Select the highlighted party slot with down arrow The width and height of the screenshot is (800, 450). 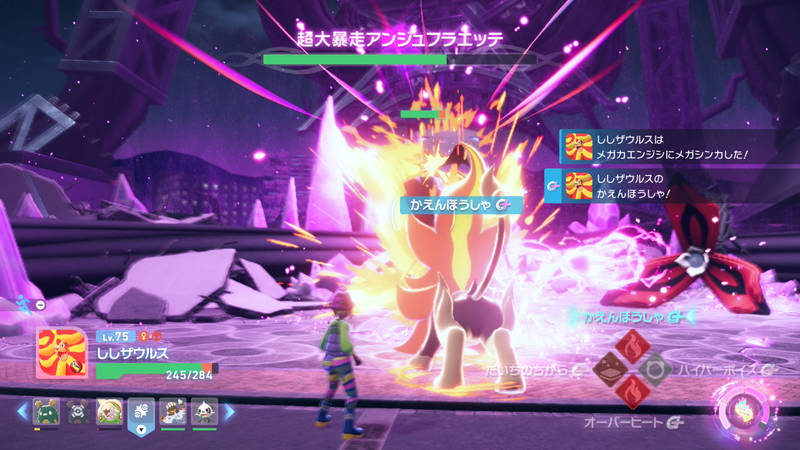click(x=141, y=412)
